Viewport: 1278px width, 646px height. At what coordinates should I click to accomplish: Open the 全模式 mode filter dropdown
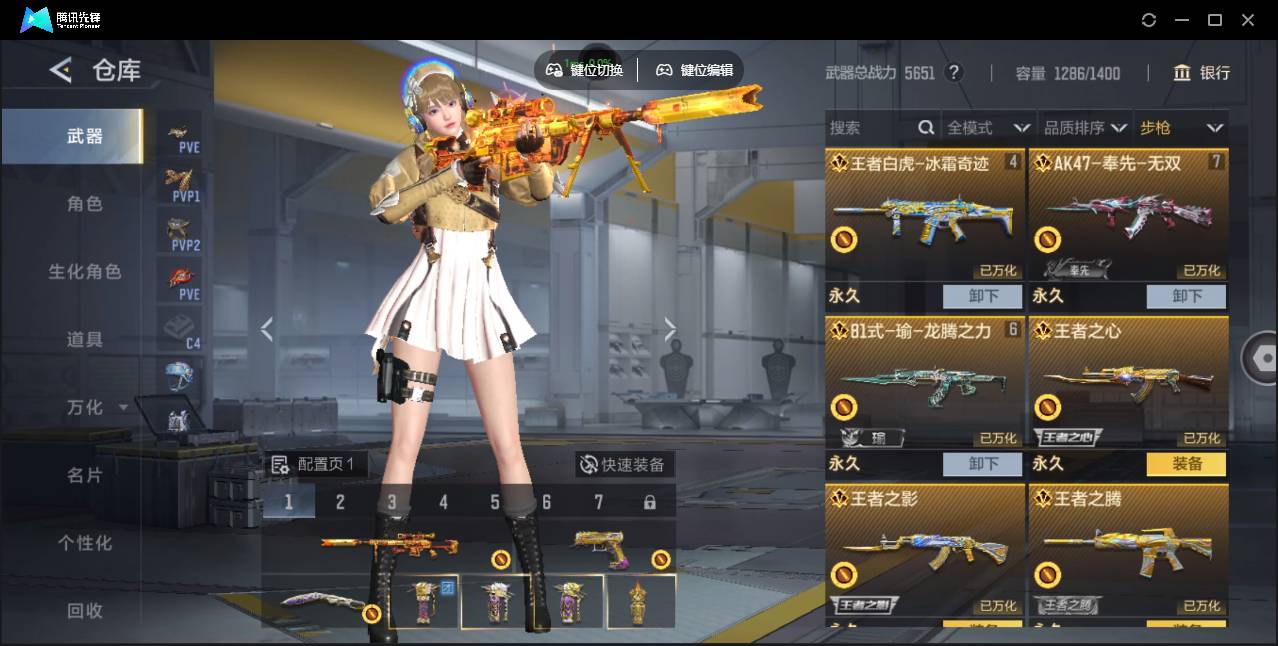click(x=988, y=128)
